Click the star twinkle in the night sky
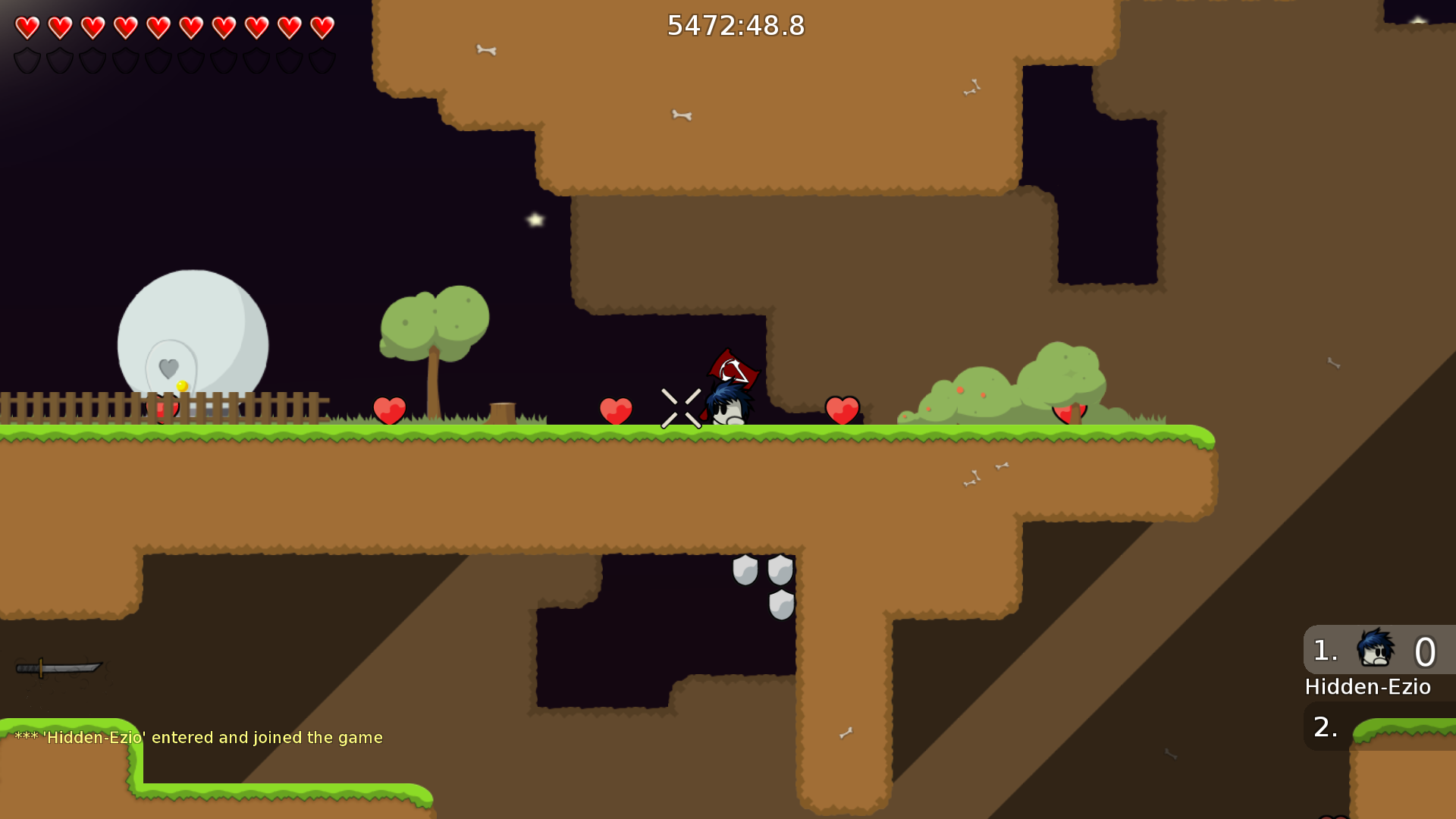 533,221
